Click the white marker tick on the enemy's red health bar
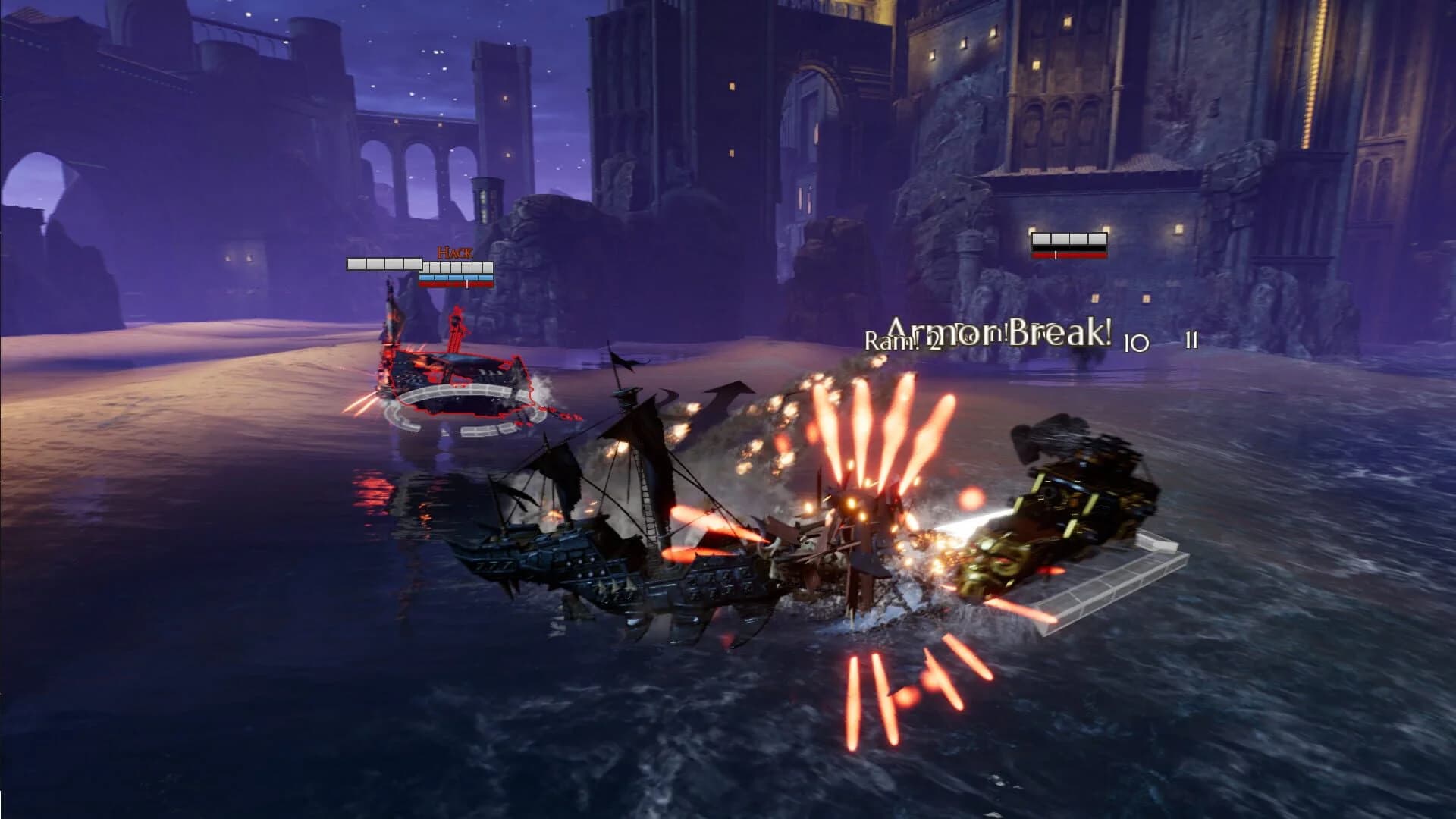 point(467,284)
